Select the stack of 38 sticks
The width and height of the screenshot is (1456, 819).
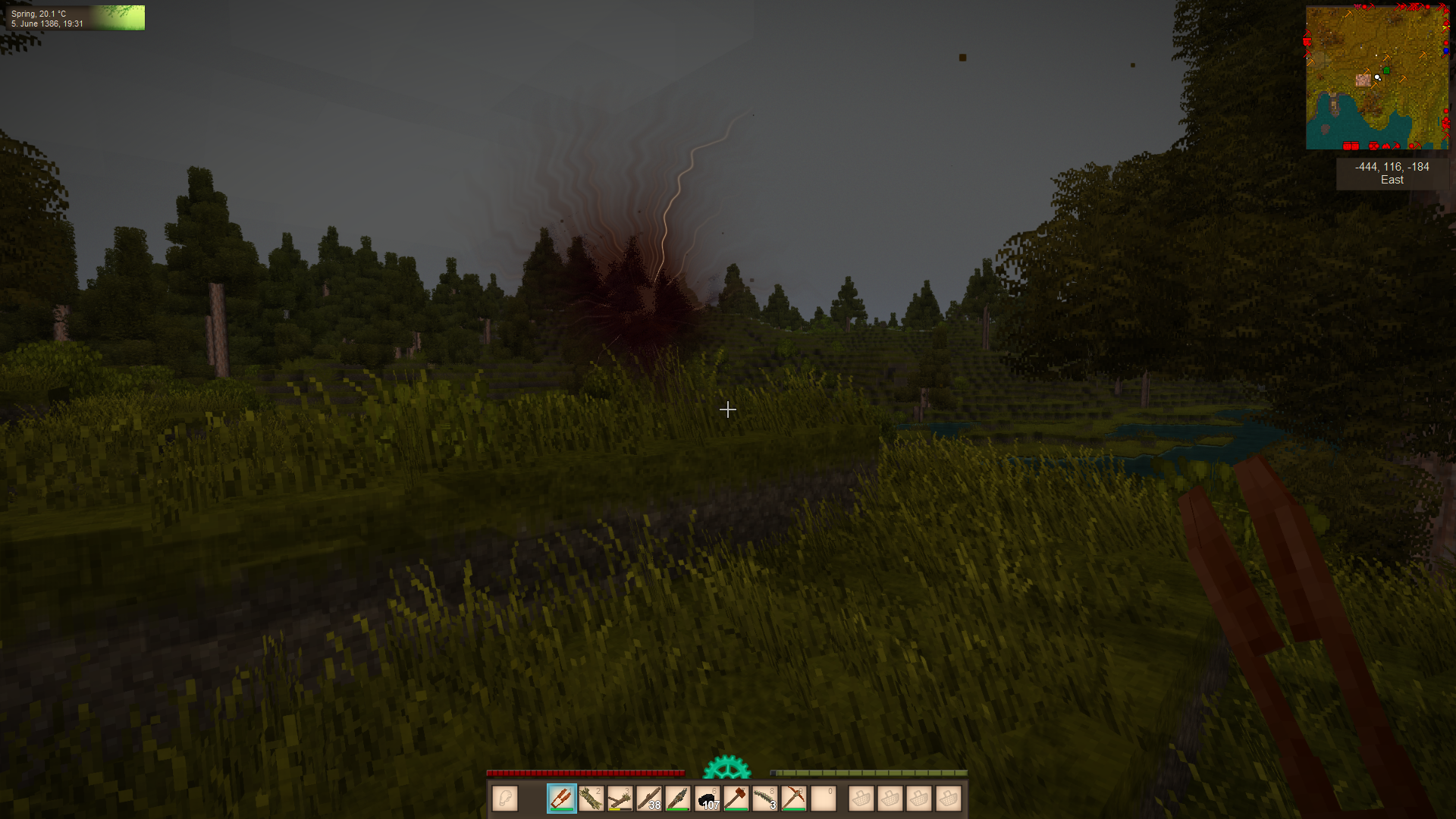tap(649, 799)
